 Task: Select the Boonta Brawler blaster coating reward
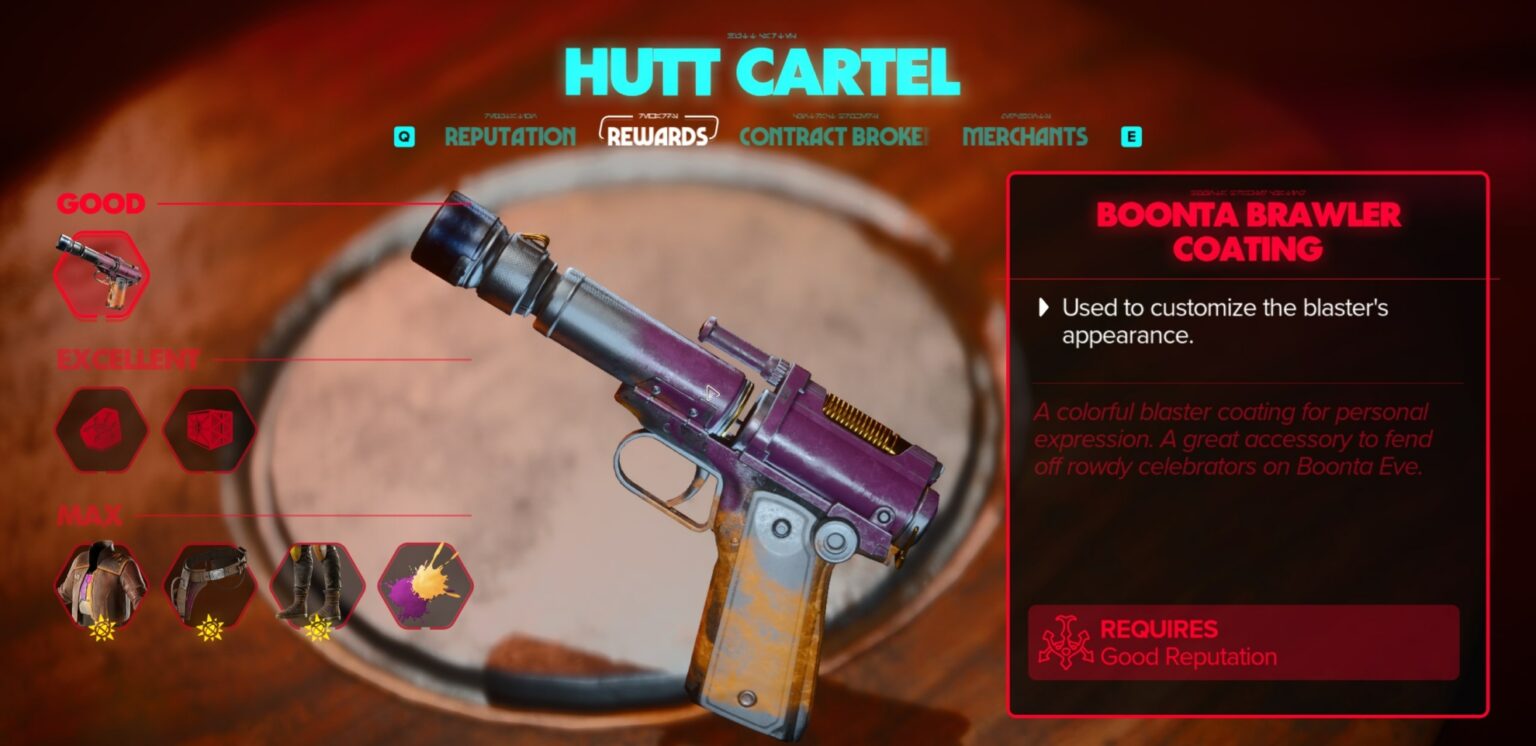[101, 275]
